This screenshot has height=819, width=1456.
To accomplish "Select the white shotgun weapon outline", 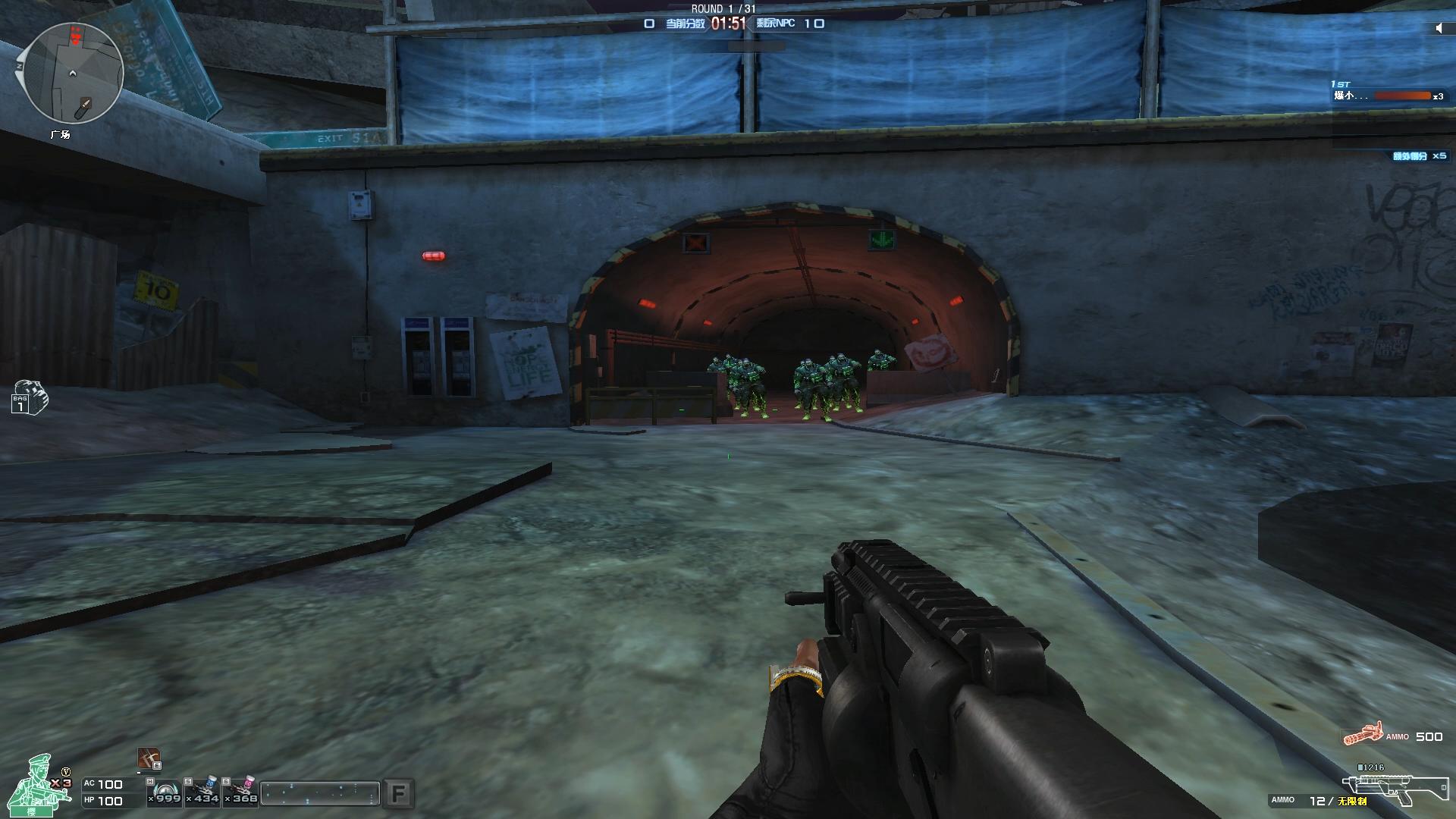I will pos(1389,789).
